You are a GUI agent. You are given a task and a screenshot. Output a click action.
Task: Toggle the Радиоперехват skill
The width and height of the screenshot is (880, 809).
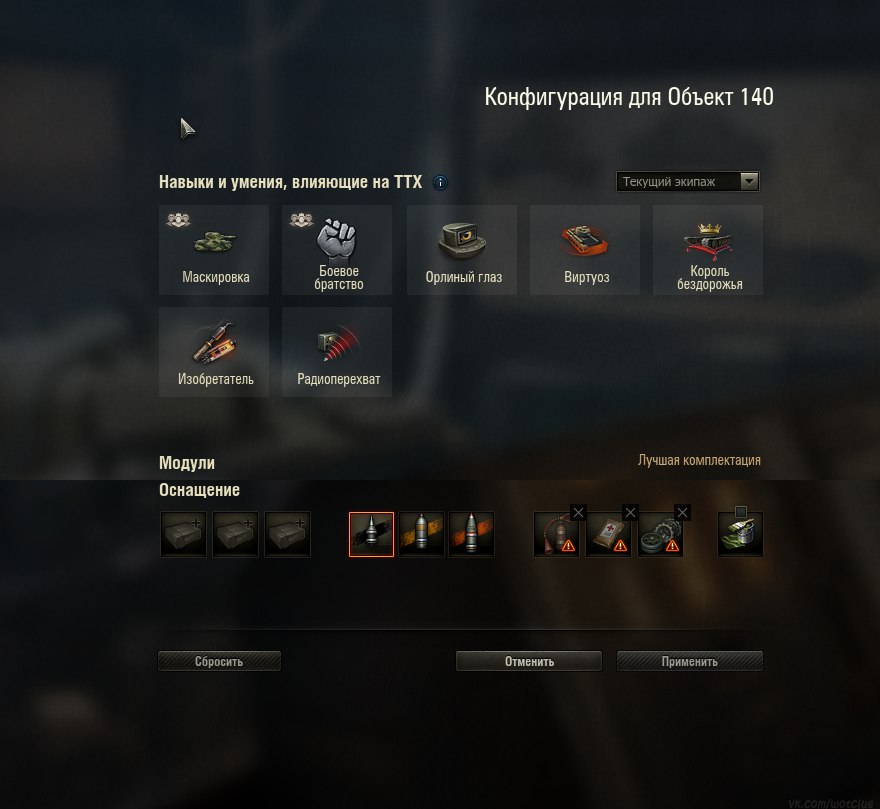[337, 352]
